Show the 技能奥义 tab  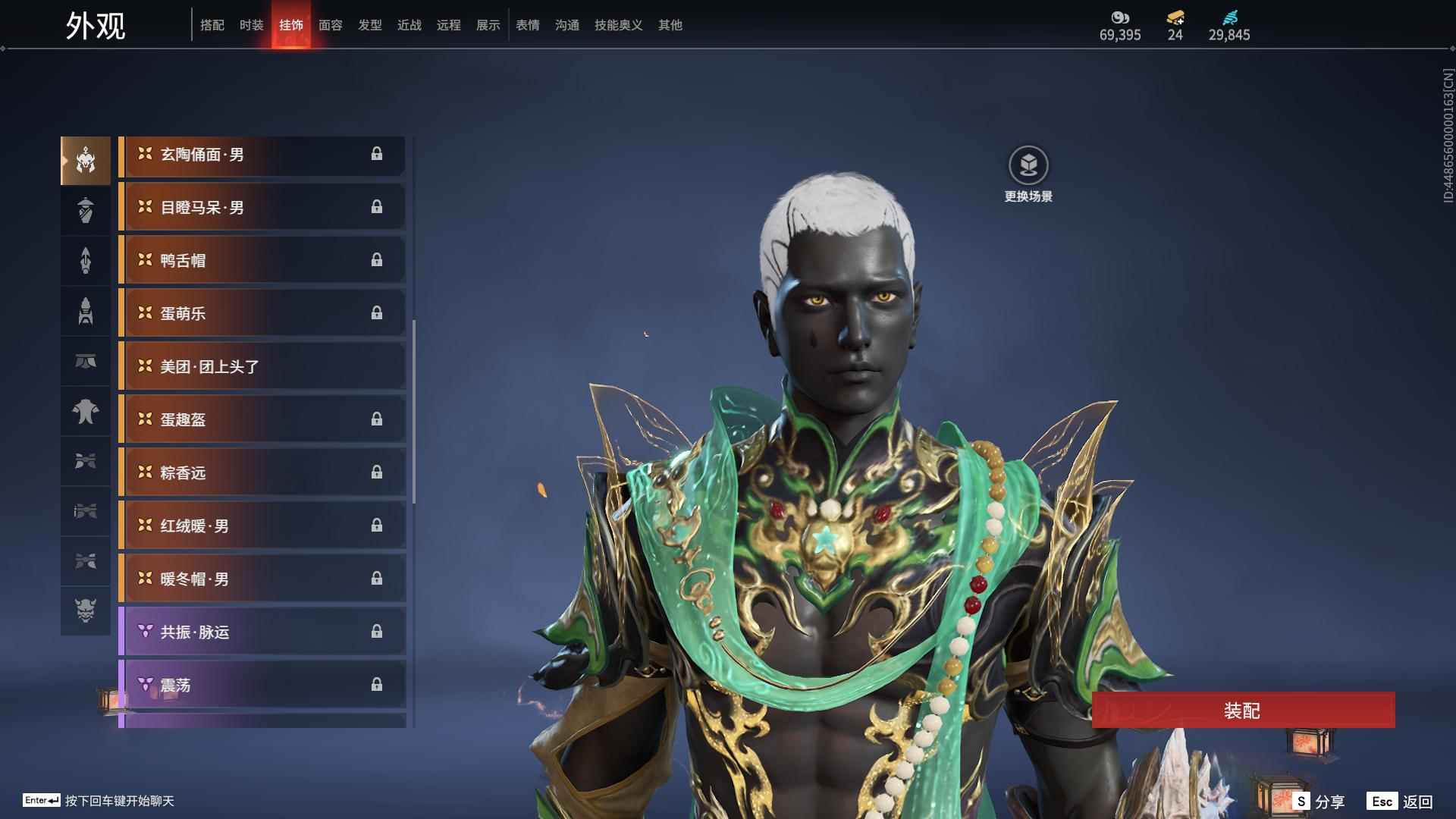[618, 25]
